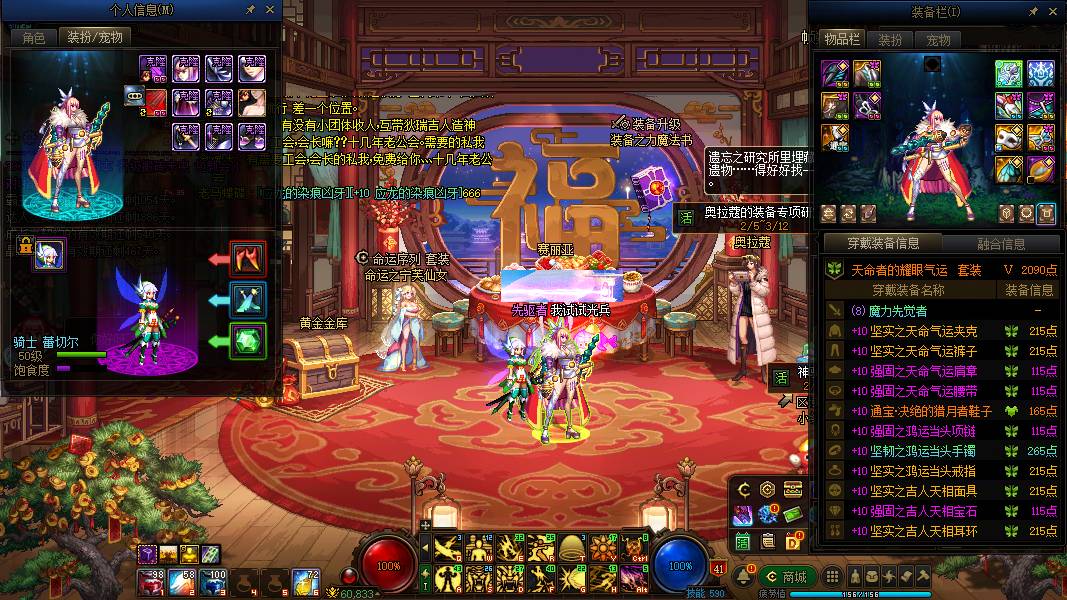Select the red pet equipment slot
This screenshot has height=600, width=1067.
pos(247,259)
